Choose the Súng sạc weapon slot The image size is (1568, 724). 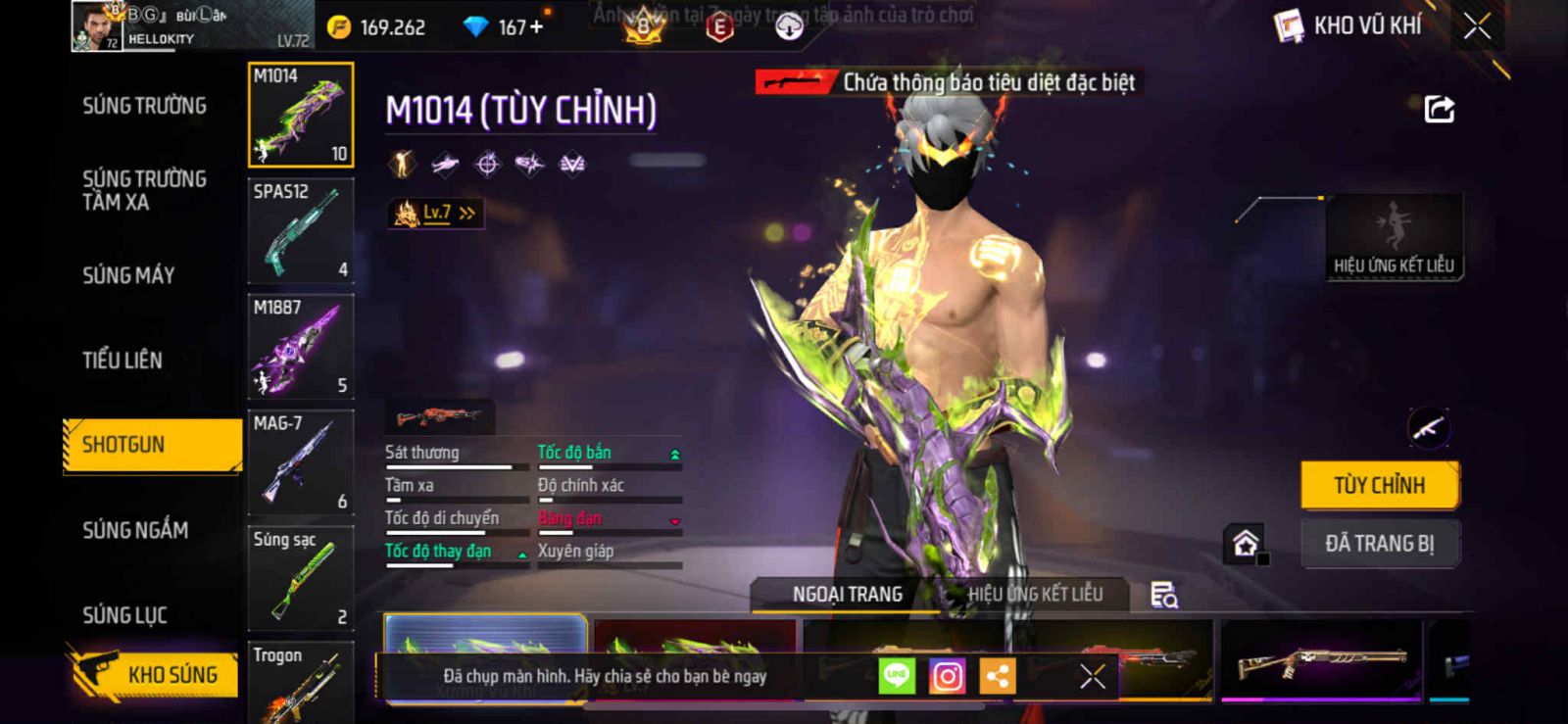pyautogui.click(x=300, y=578)
